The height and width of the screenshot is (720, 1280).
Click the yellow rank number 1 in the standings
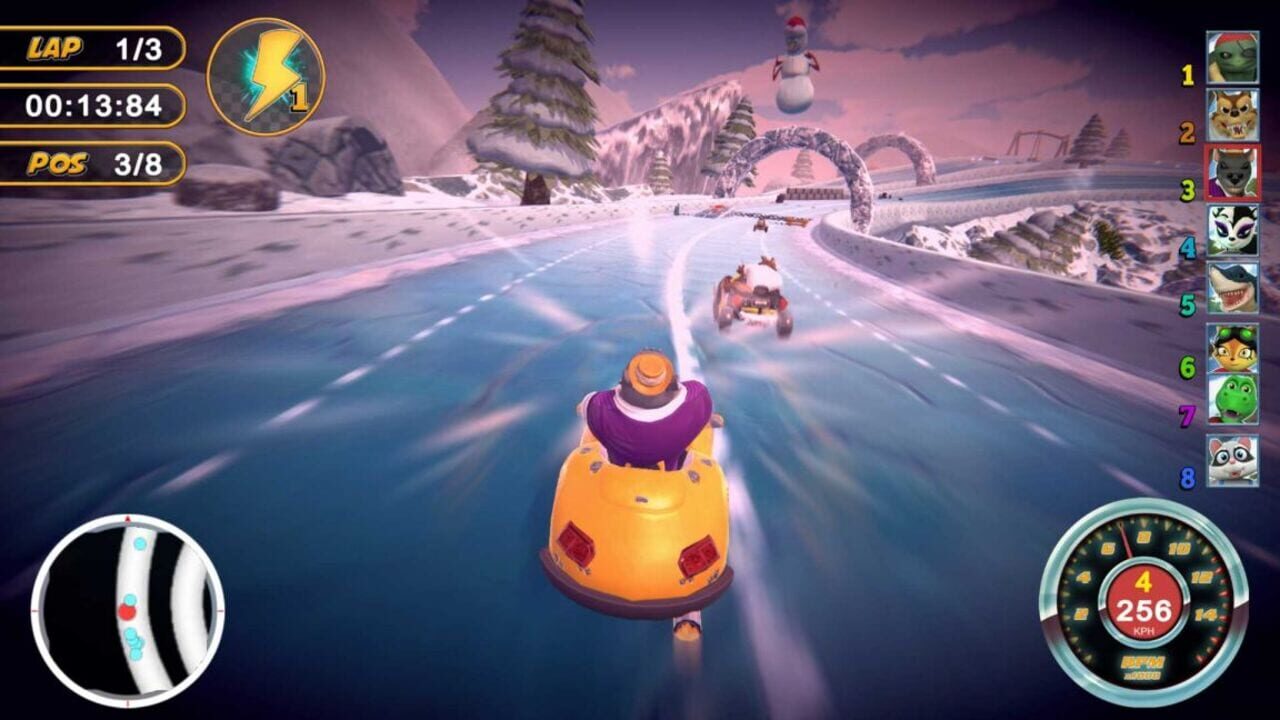coord(1188,72)
